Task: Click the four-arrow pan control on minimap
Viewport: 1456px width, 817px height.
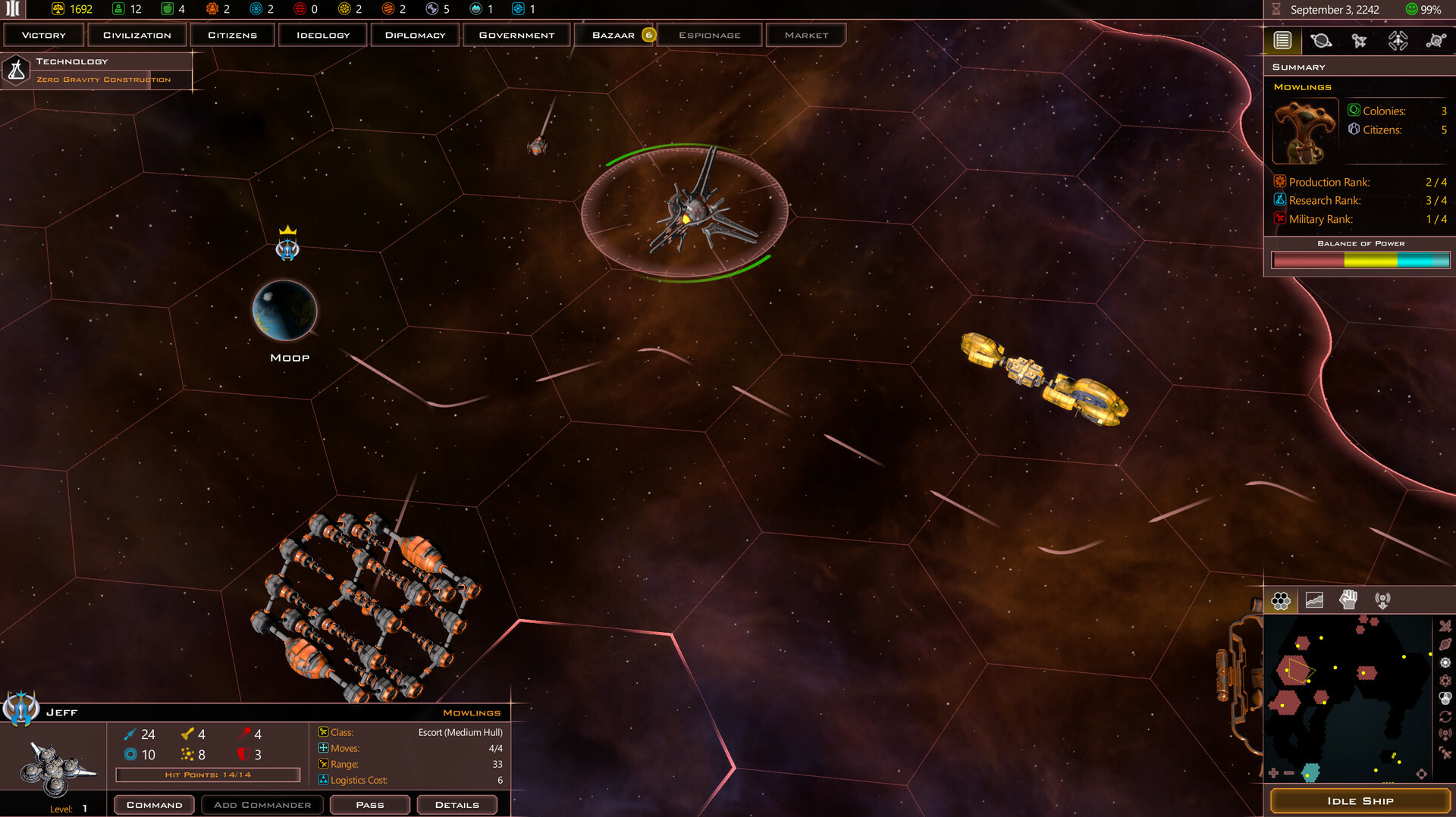Action: click(x=1421, y=773)
